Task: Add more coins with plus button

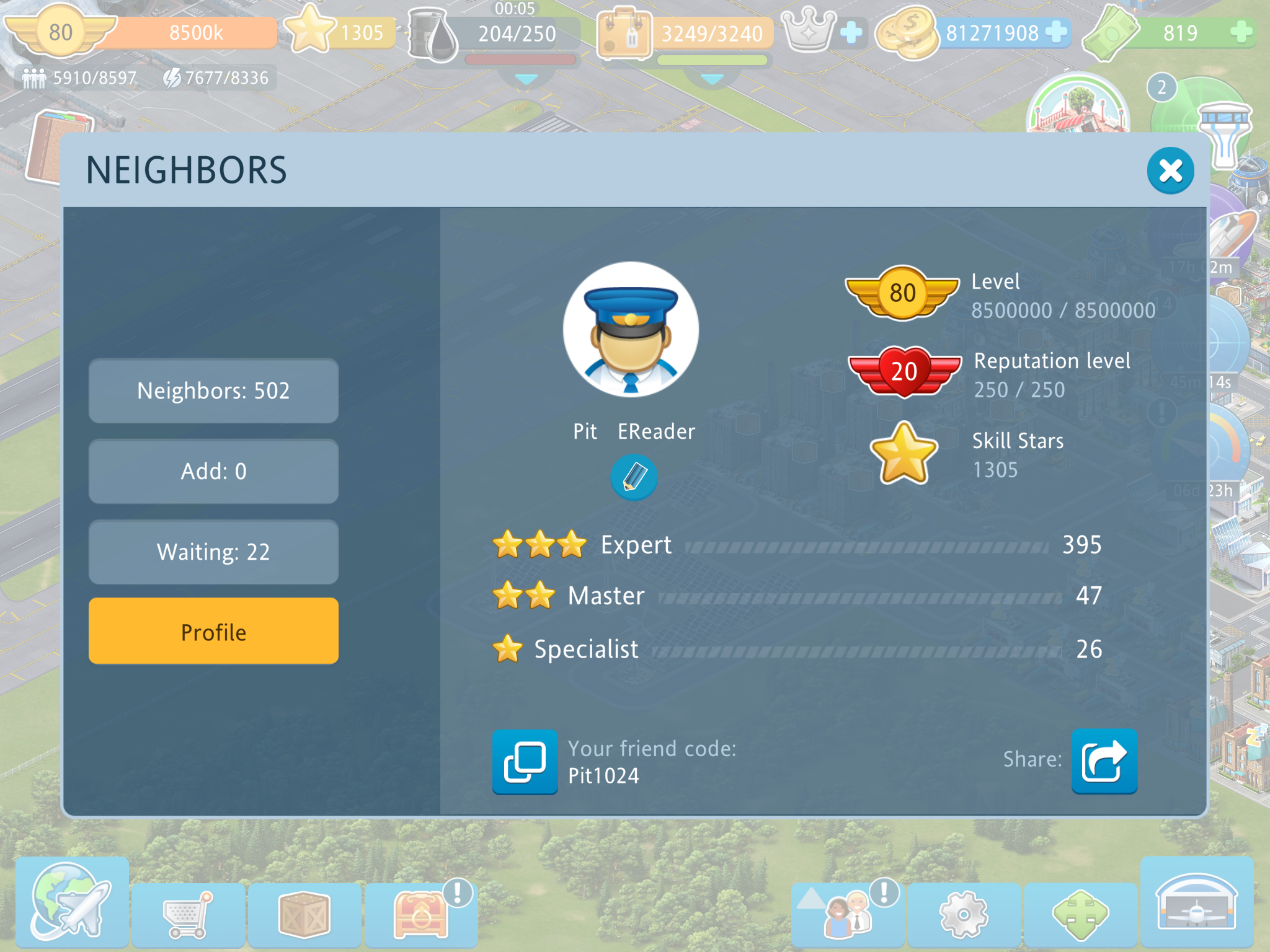Action: point(1055,32)
